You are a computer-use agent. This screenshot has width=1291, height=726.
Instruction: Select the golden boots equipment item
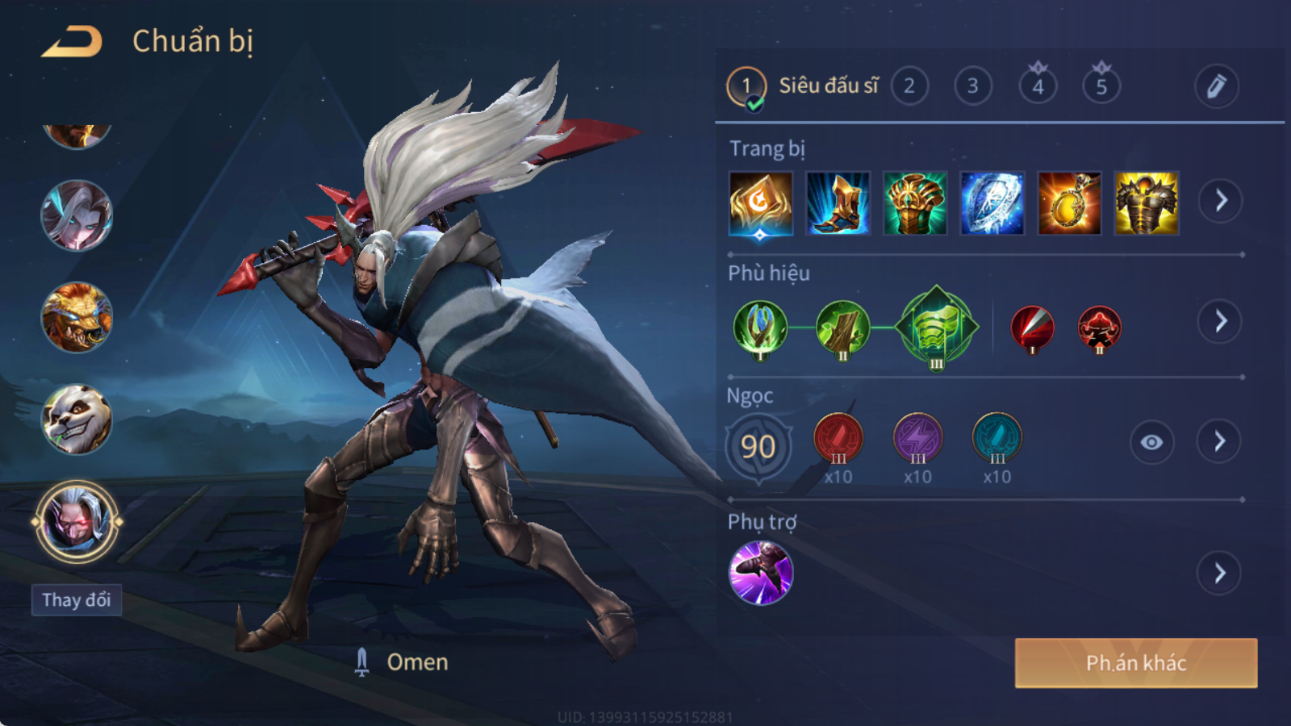pos(838,203)
